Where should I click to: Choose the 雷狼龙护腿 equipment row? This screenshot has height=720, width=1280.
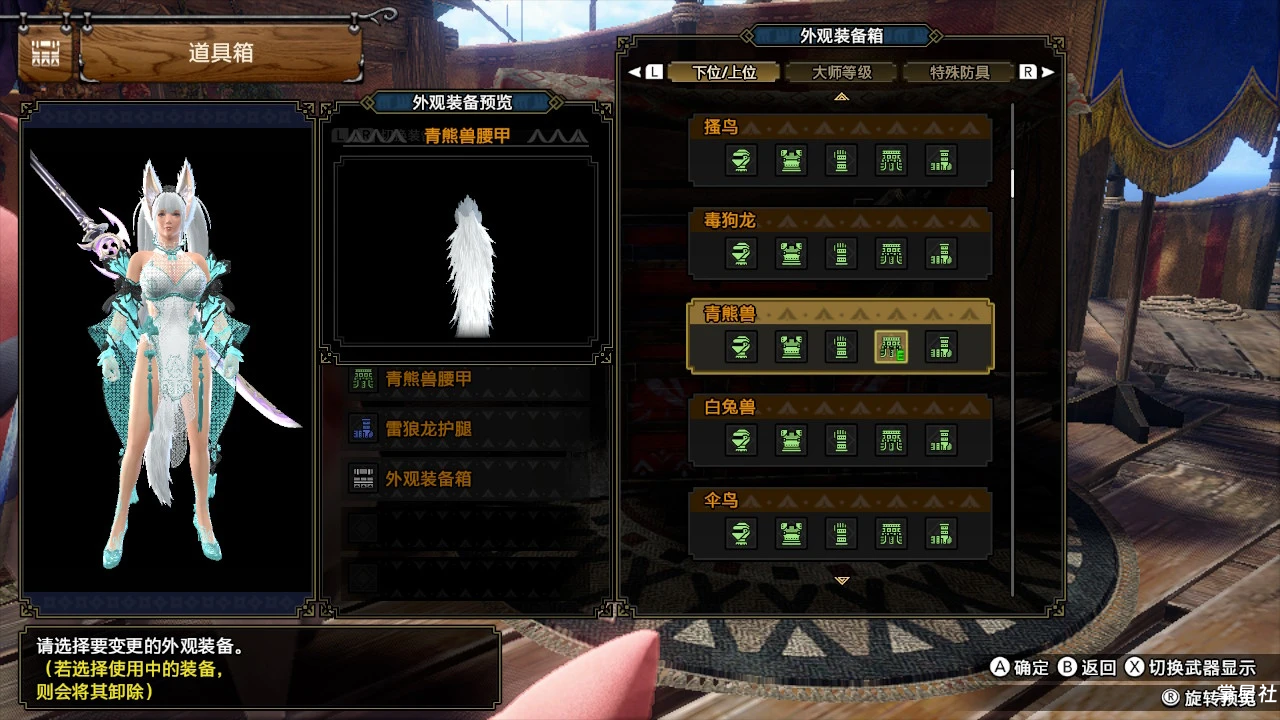coord(470,430)
